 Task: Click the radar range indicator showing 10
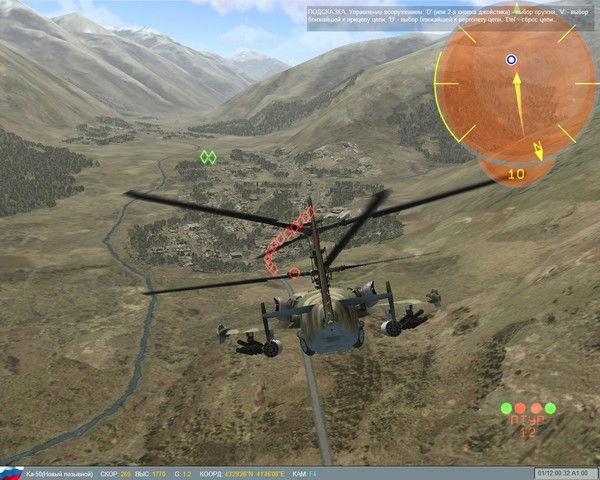tap(516, 173)
